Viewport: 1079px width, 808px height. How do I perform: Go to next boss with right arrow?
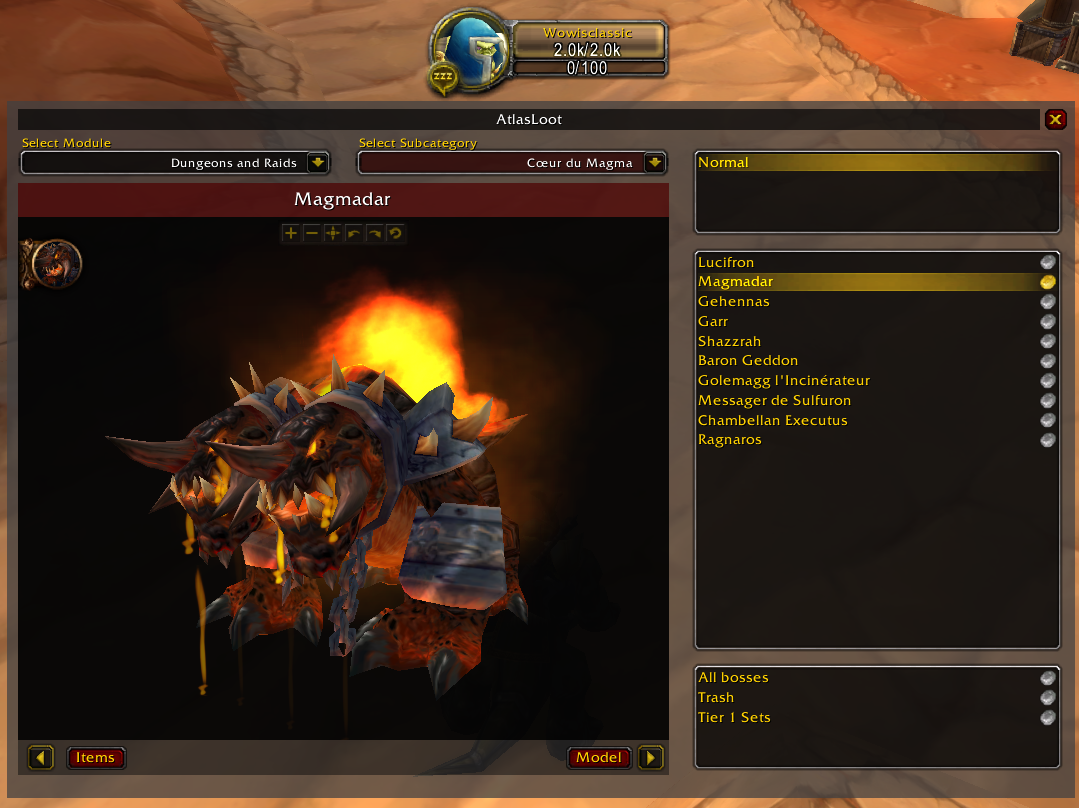pos(651,758)
